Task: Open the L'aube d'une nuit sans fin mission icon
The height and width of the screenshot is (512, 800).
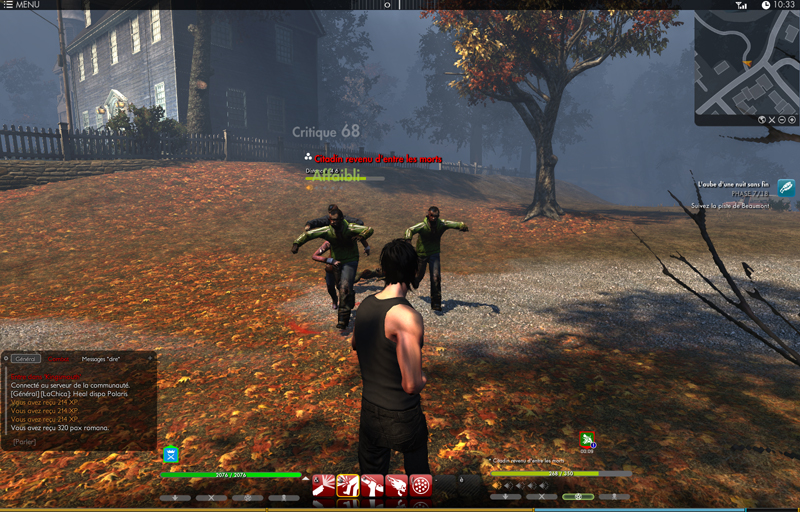Action: pyautogui.click(x=786, y=188)
